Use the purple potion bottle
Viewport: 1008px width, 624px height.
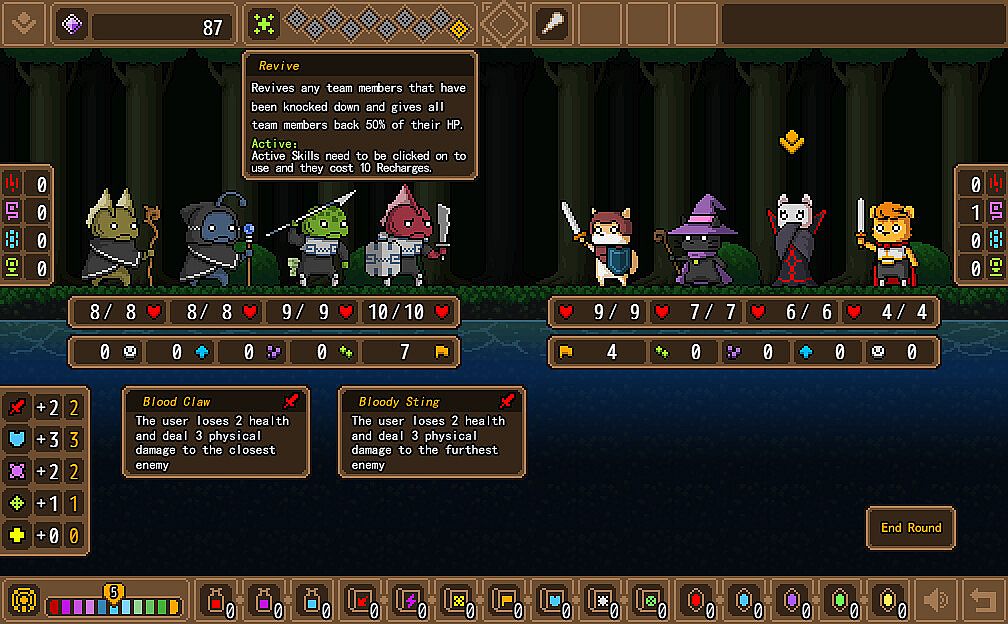(265, 600)
